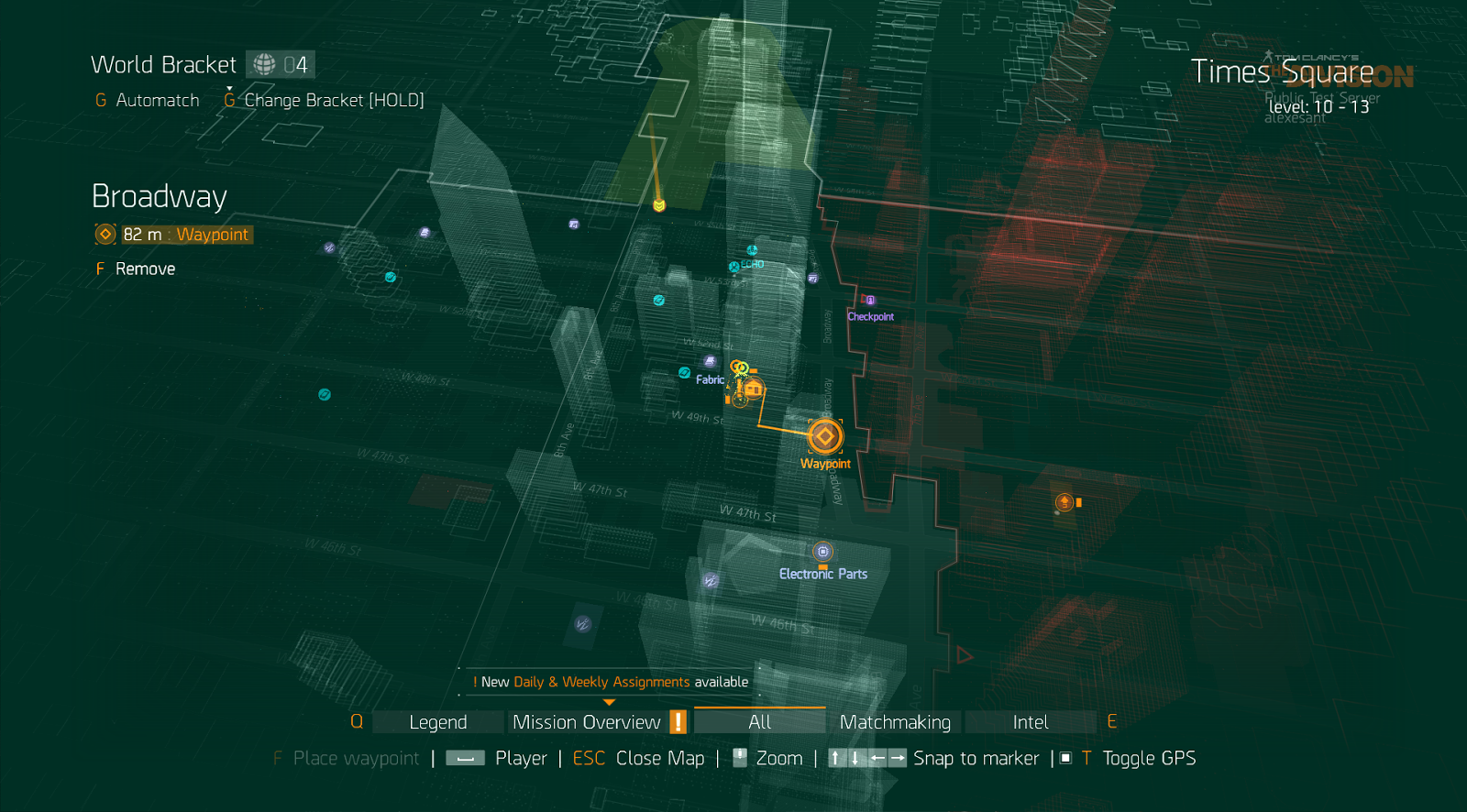
Task: Close the map via ESC Close Map
Action: [x=640, y=758]
